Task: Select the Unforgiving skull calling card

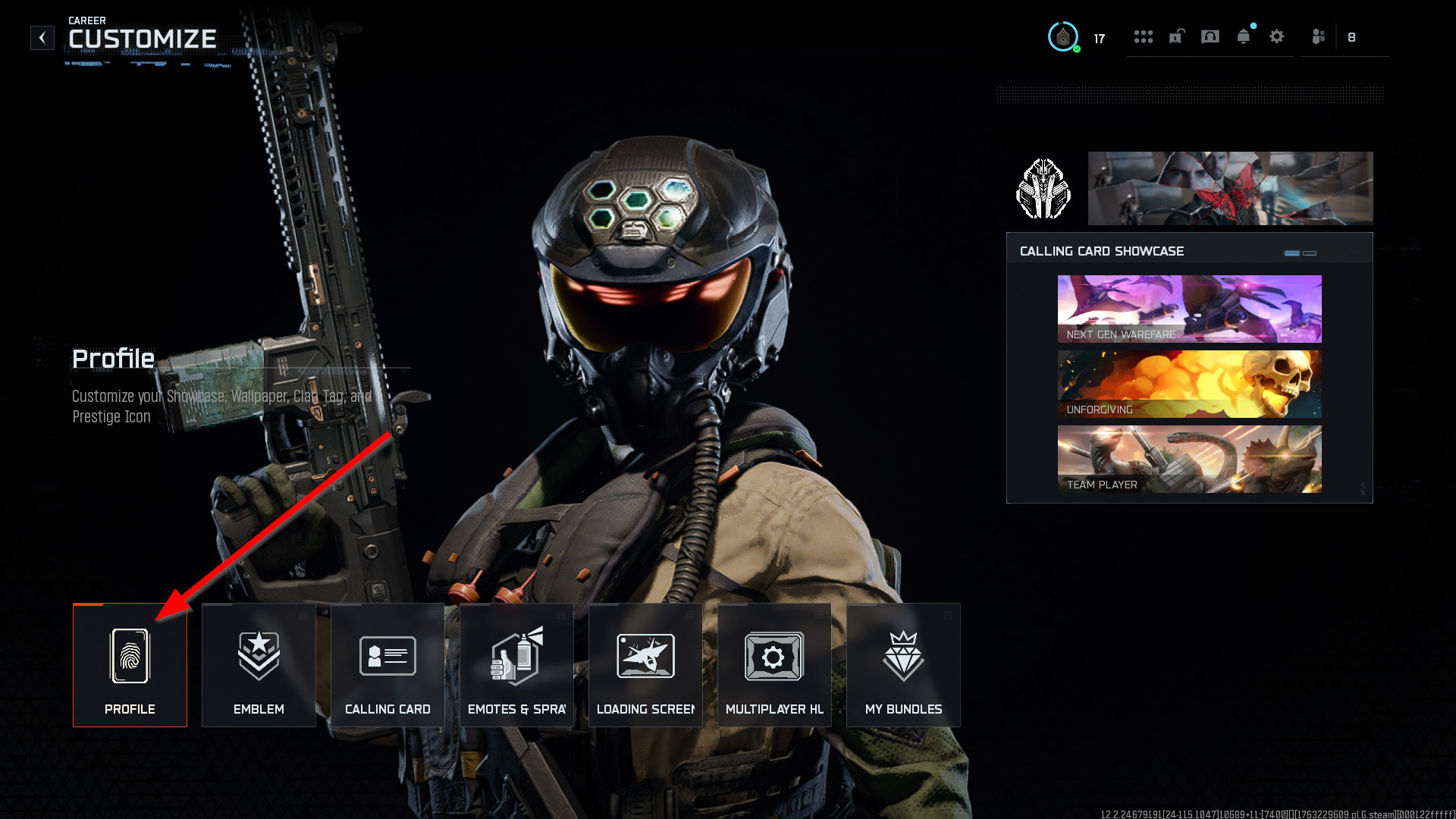Action: 1189,384
